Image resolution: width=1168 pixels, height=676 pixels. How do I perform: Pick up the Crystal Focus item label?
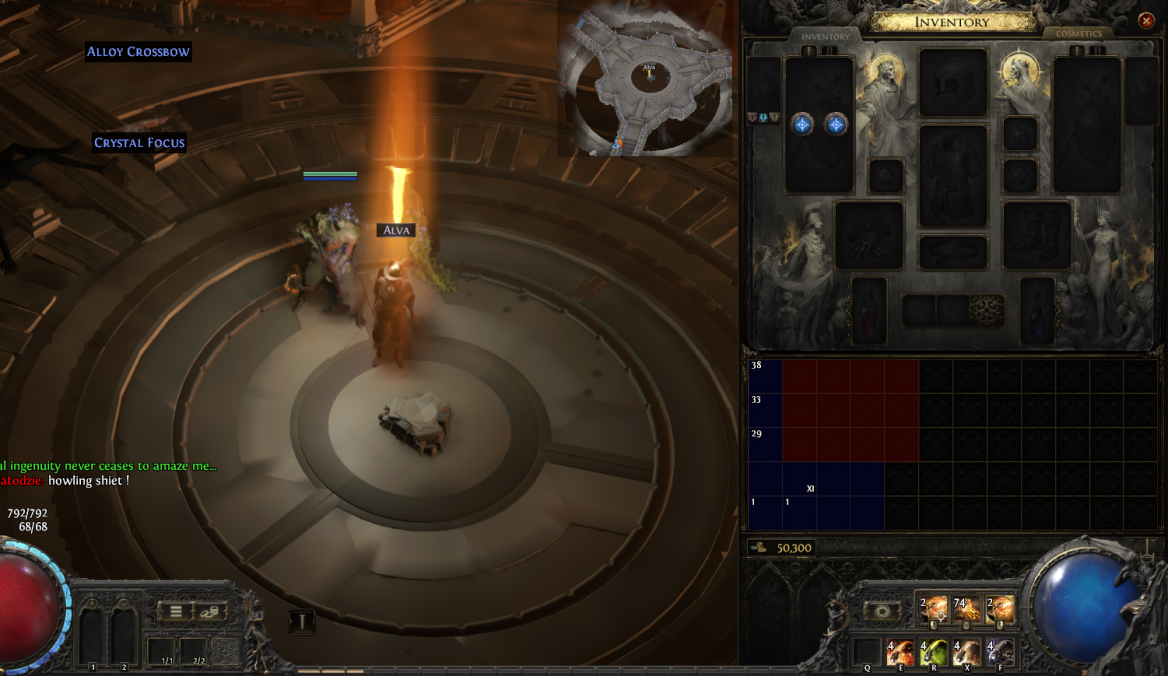(x=139, y=143)
